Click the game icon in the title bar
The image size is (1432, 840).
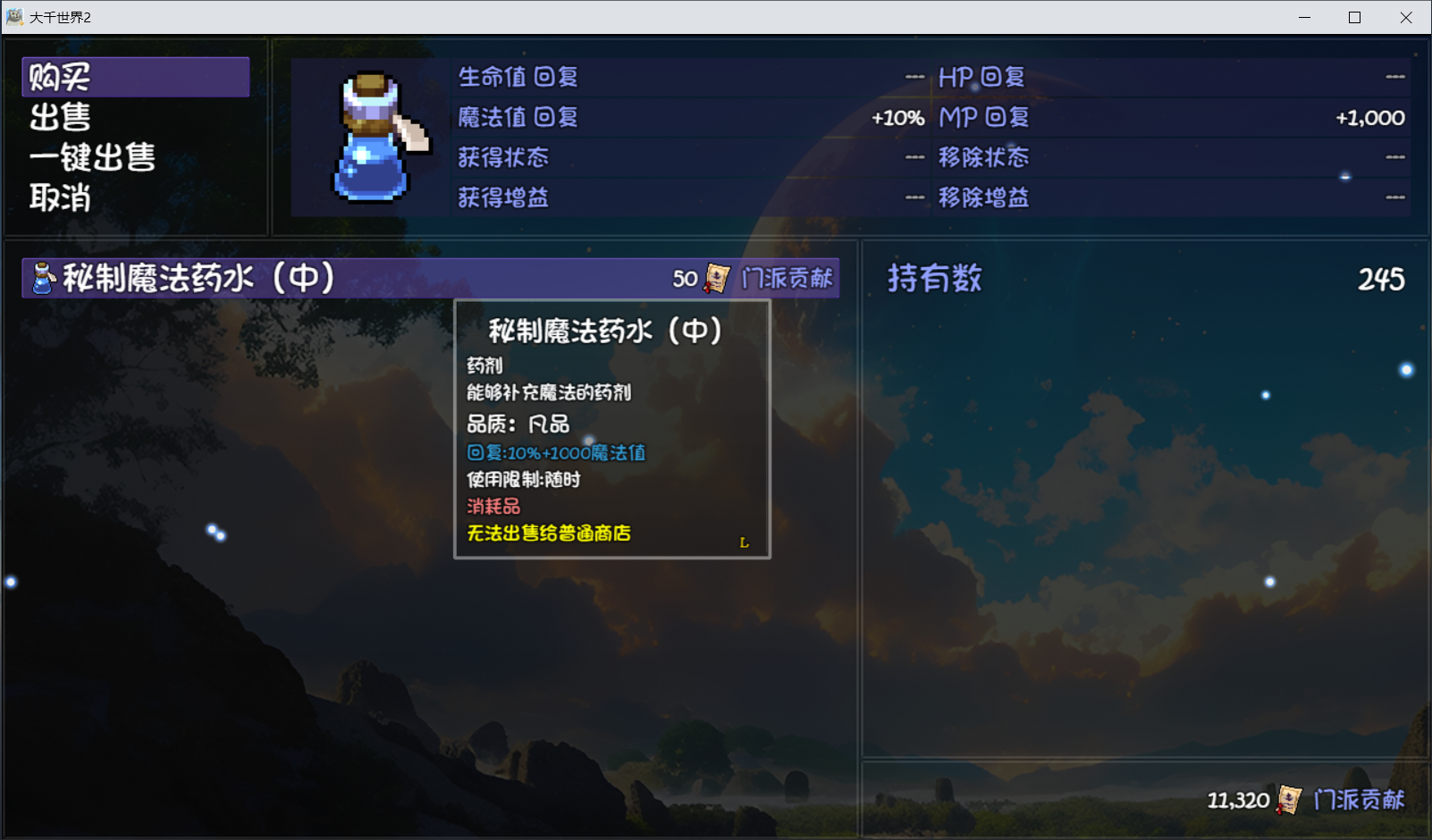[14, 17]
